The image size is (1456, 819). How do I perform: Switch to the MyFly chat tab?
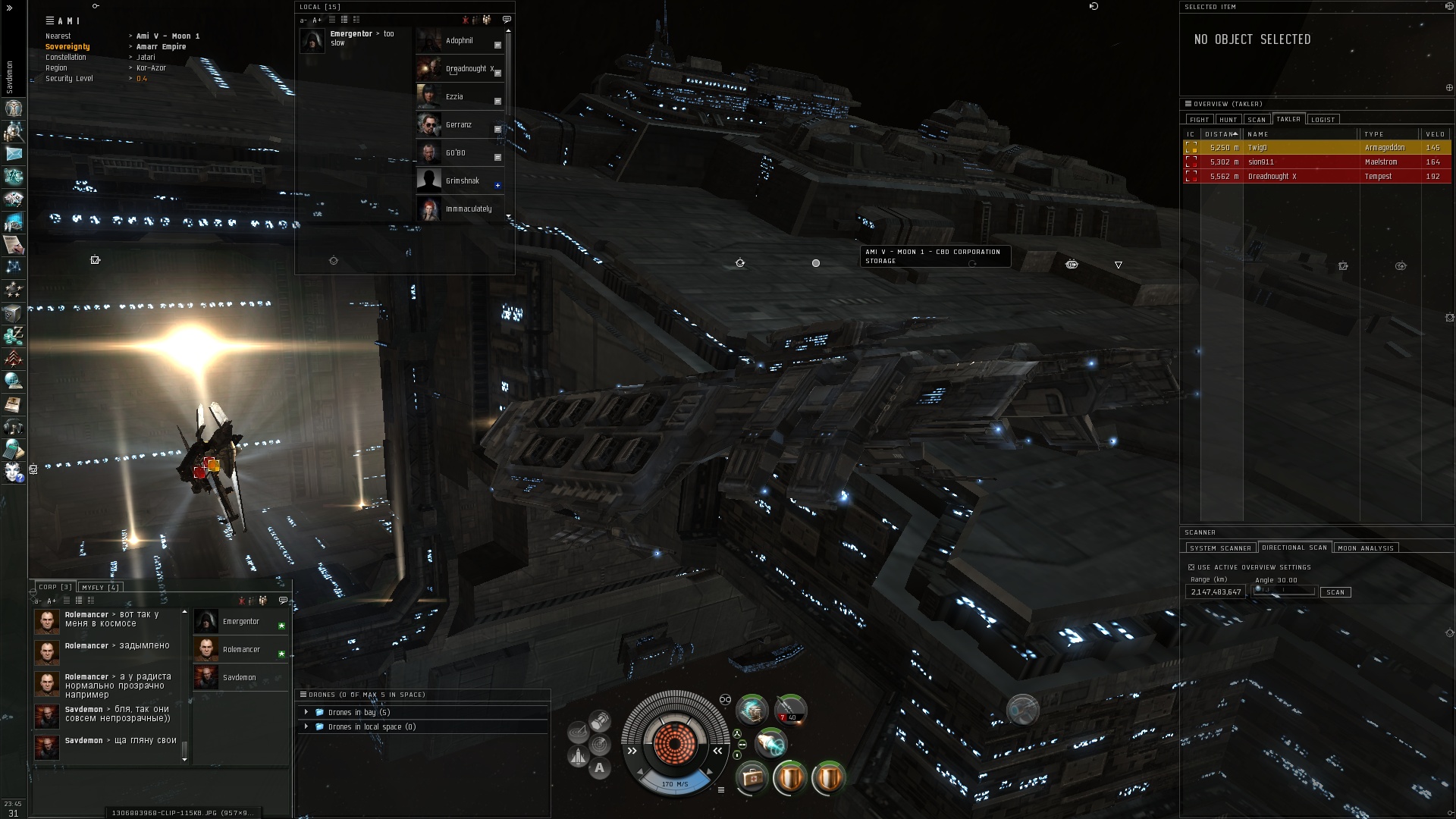pos(100,588)
